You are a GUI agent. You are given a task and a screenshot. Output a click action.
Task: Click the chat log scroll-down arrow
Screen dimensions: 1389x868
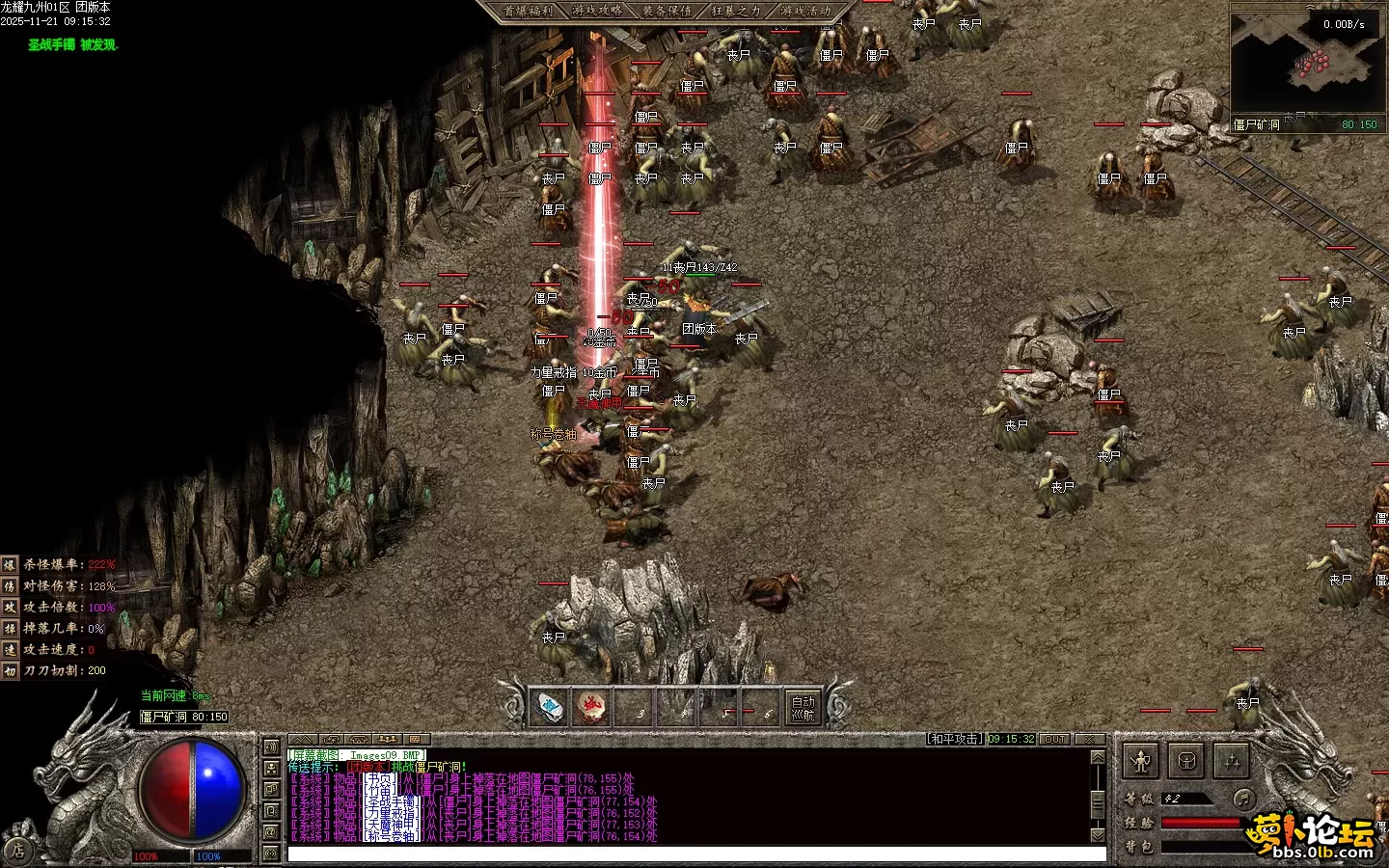(1098, 834)
